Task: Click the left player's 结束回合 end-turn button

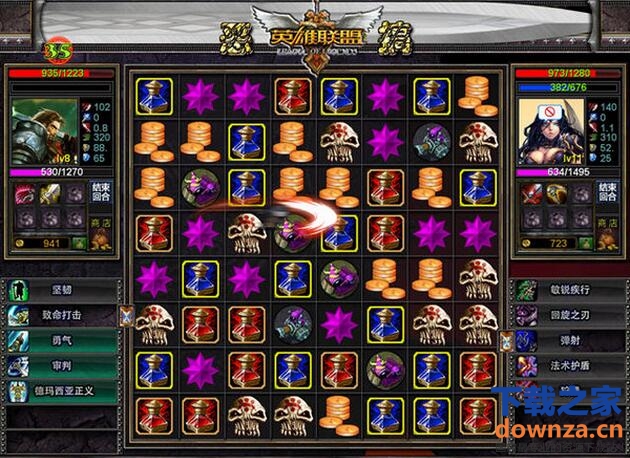Action: [101, 193]
